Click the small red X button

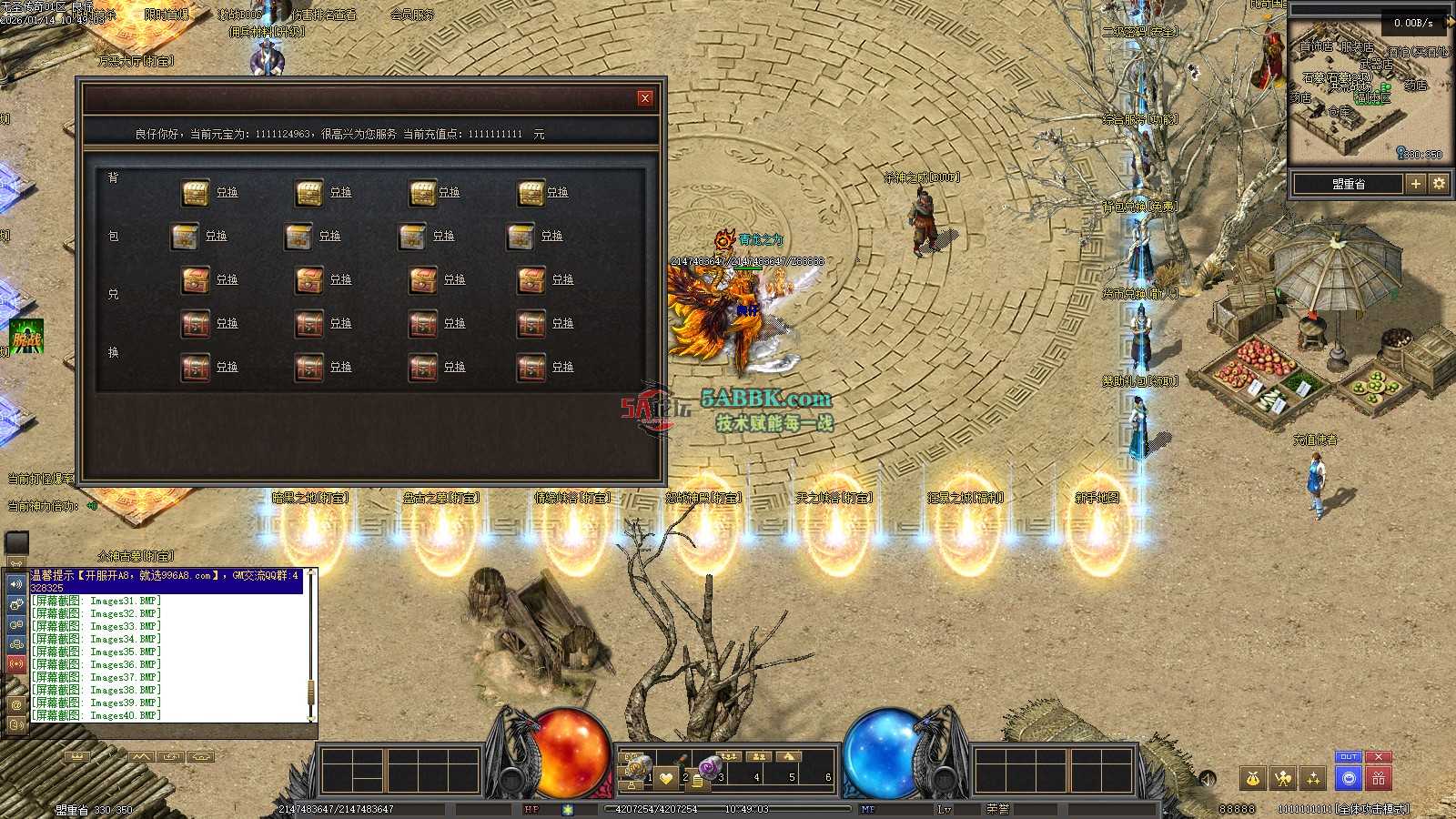pyautogui.click(x=1379, y=757)
